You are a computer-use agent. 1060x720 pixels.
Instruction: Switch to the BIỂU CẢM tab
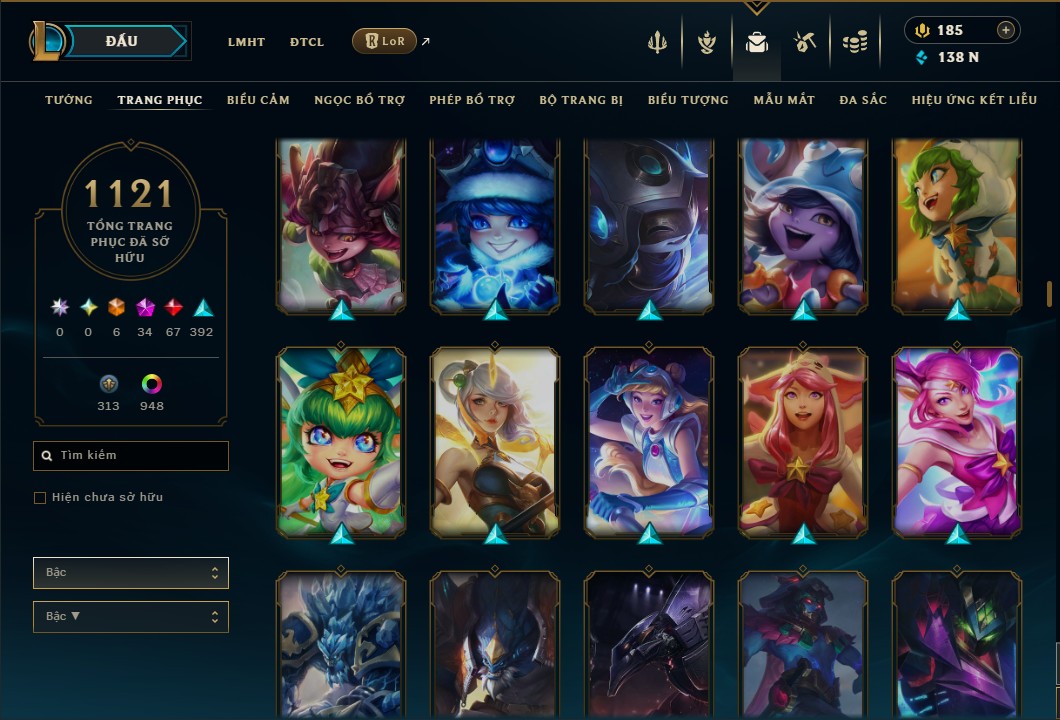click(258, 100)
